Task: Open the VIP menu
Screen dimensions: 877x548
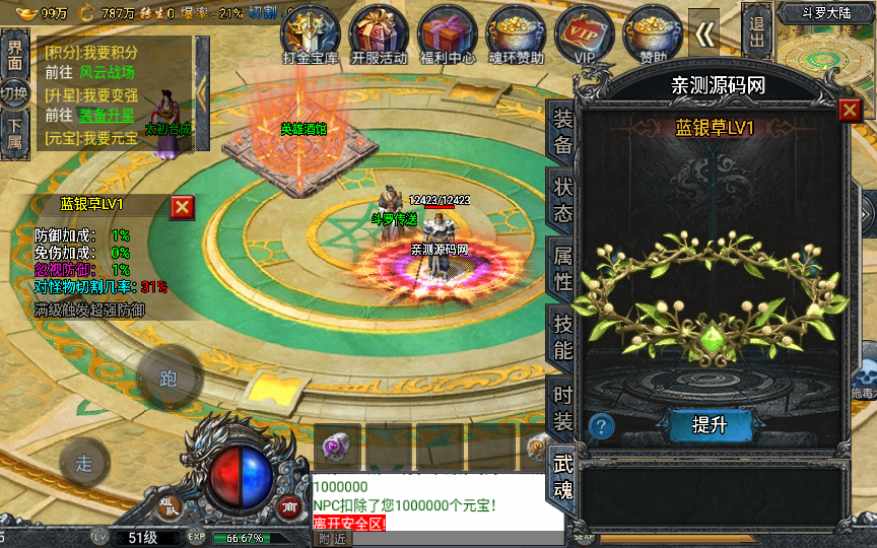Action: pyautogui.click(x=584, y=31)
